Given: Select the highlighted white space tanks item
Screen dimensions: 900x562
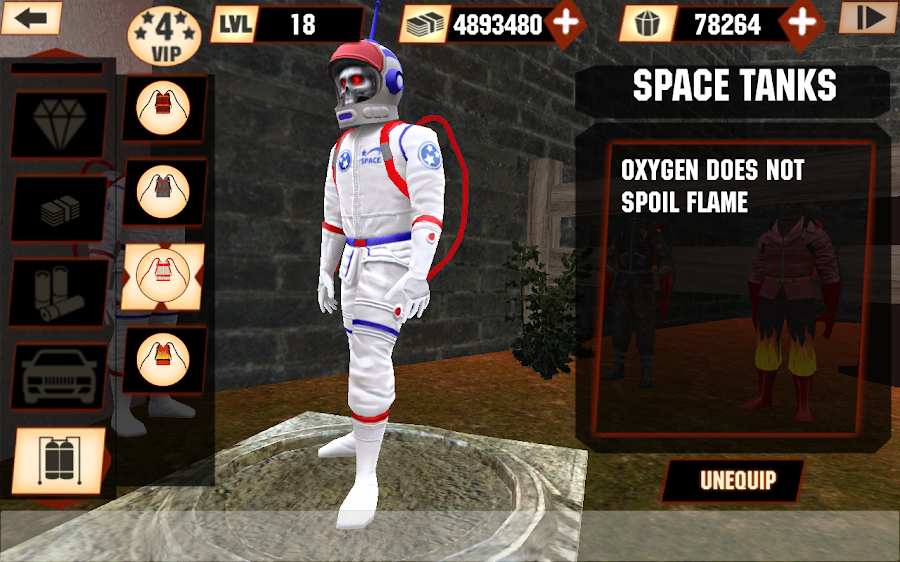Looking at the screenshot, I should click(x=163, y=275).
